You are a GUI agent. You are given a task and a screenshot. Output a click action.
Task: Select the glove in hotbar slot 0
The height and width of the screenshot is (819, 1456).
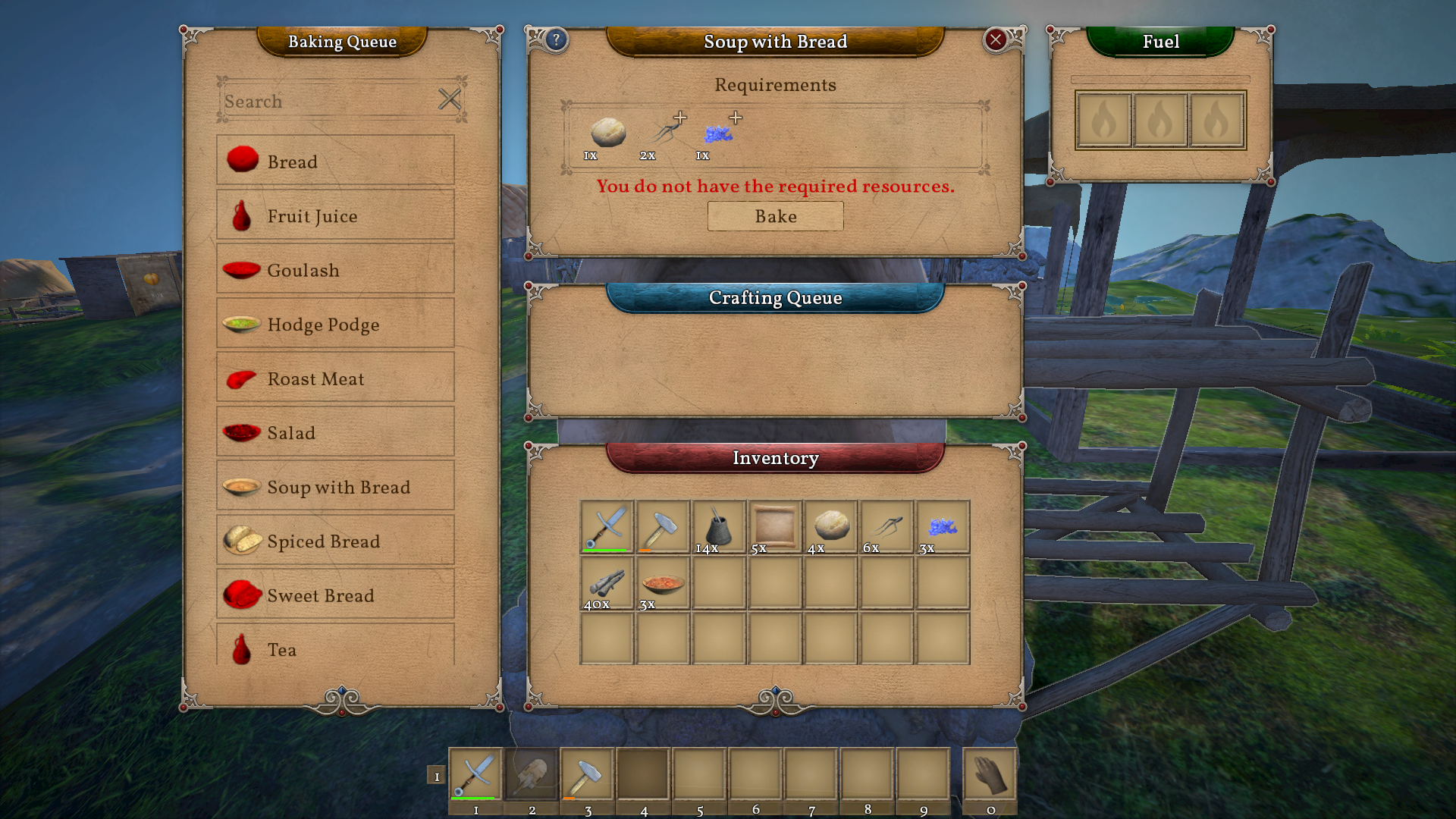[990, 775]
